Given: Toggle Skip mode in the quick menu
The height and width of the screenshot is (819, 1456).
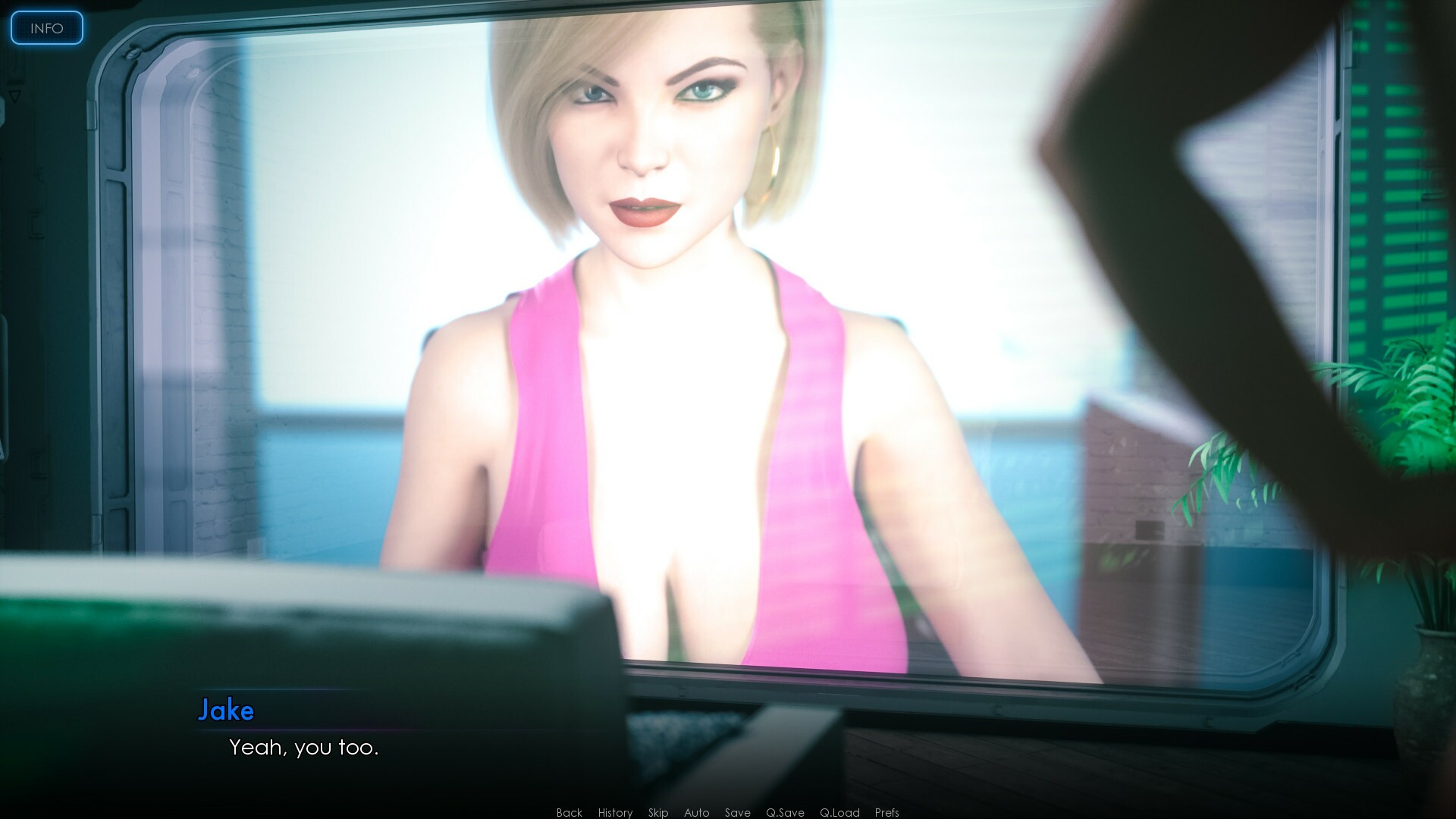Looking at the screenshot, I should tap(657, 812).
